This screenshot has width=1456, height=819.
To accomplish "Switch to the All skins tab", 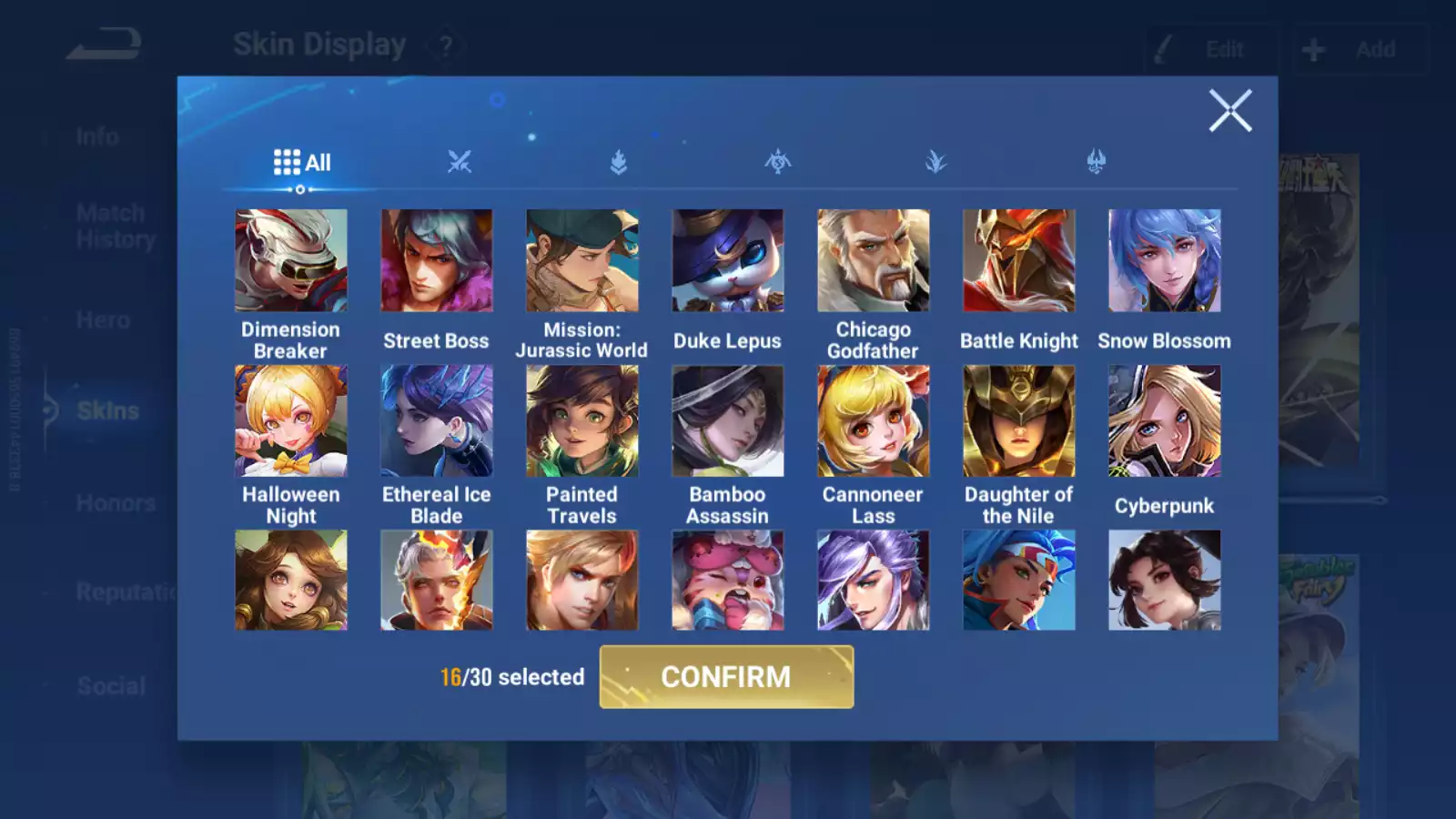I will [x=302, y=163].
